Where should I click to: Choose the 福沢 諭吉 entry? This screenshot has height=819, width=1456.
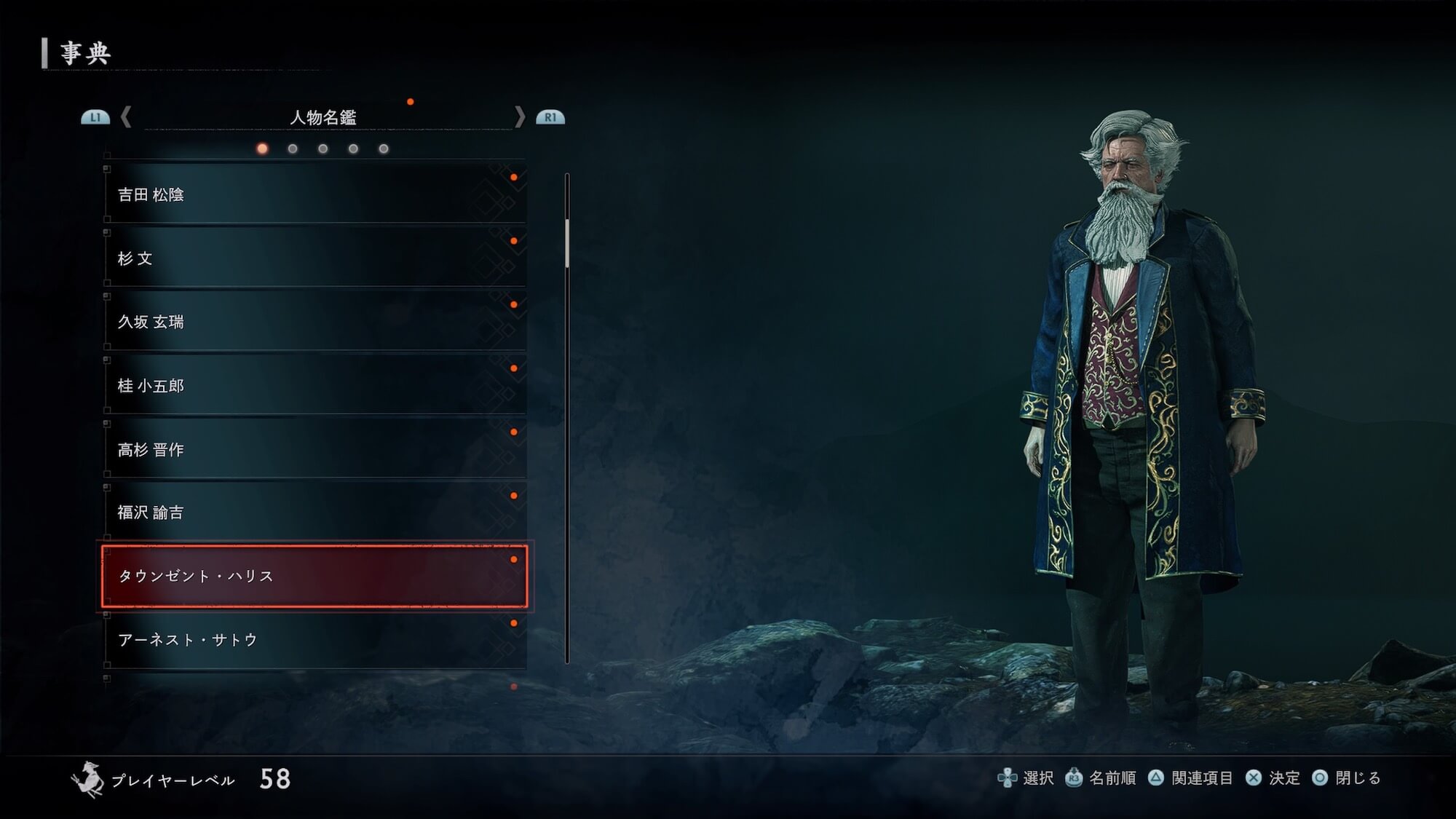(x=314, y=513)
